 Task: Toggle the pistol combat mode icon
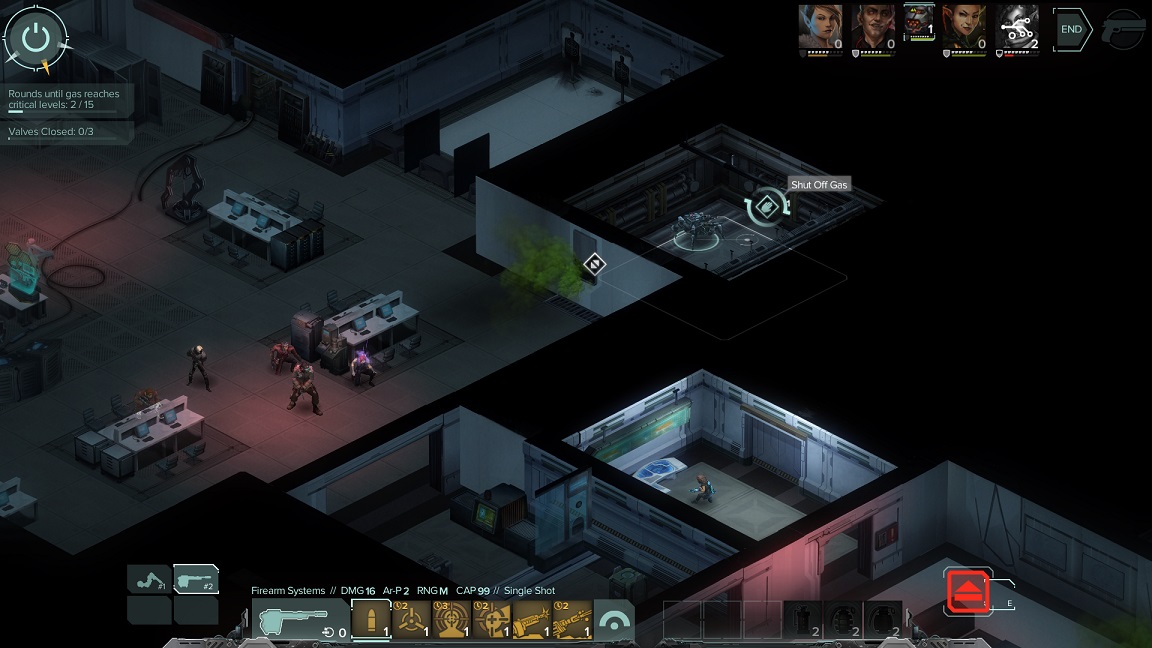(1122, 30)
